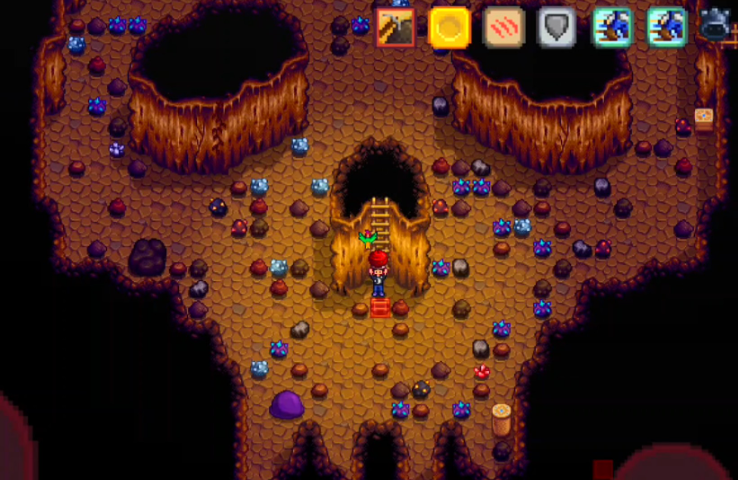Click the grey shield defense buff icon
Viewport: 738px width, 480px height.
[x=557, y=28]
